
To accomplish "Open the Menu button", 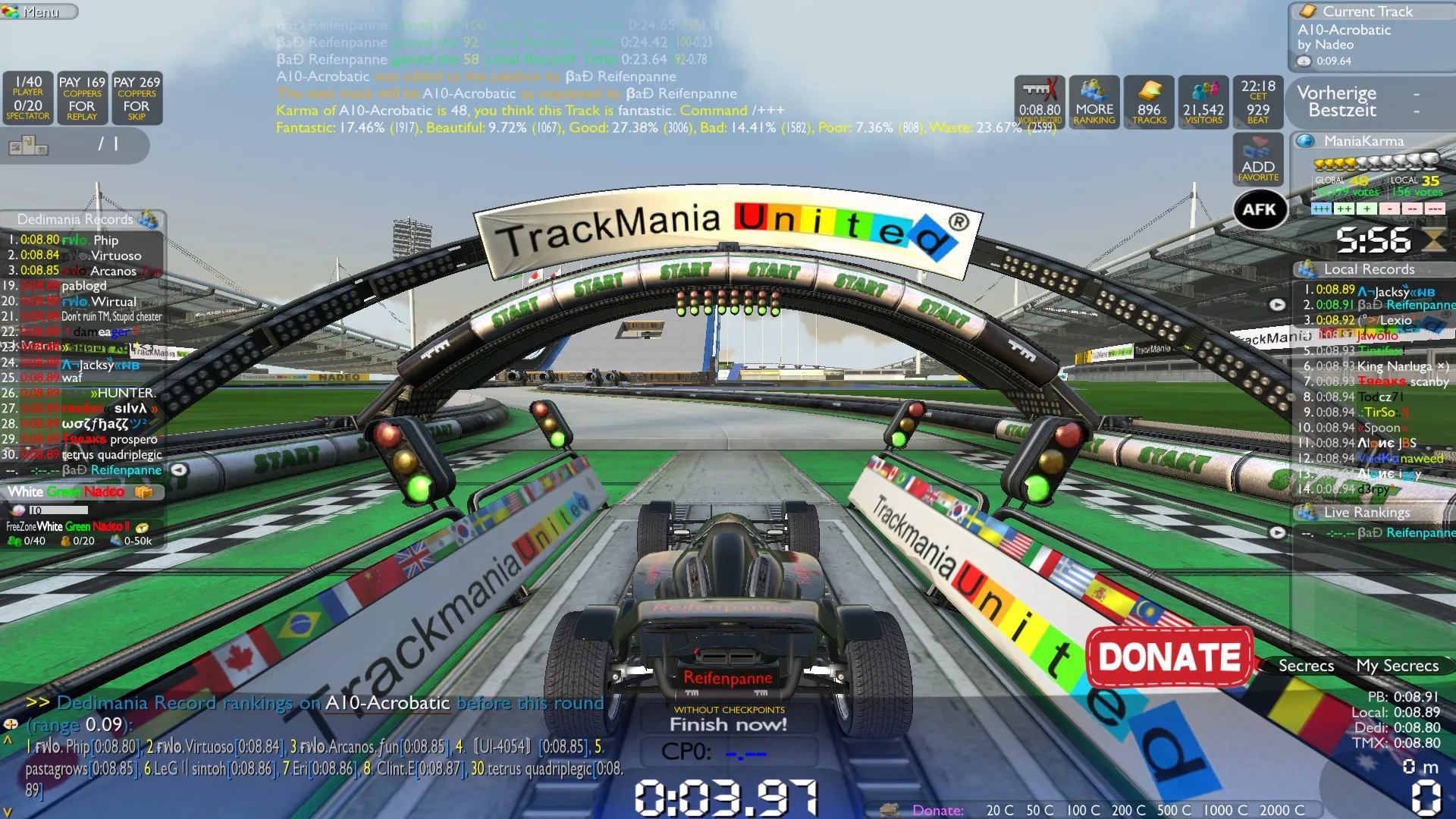I will click(x=39, y=11).
